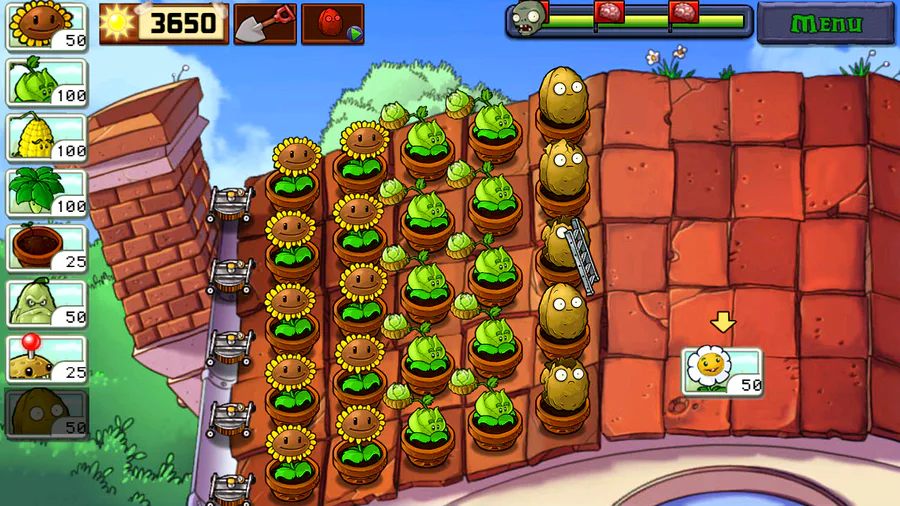Pick the Kernel-pult seed packet
The width and height of the screenshot is (900, 506).
point(47,136)
